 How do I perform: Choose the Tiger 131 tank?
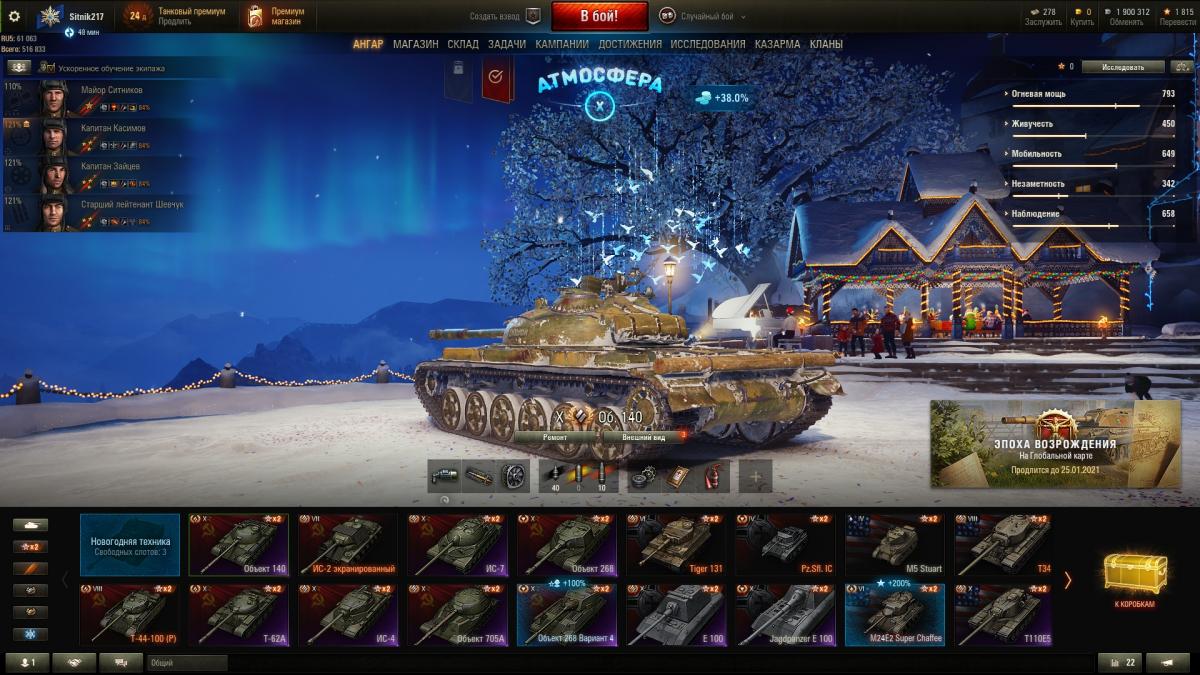[676, 545]
